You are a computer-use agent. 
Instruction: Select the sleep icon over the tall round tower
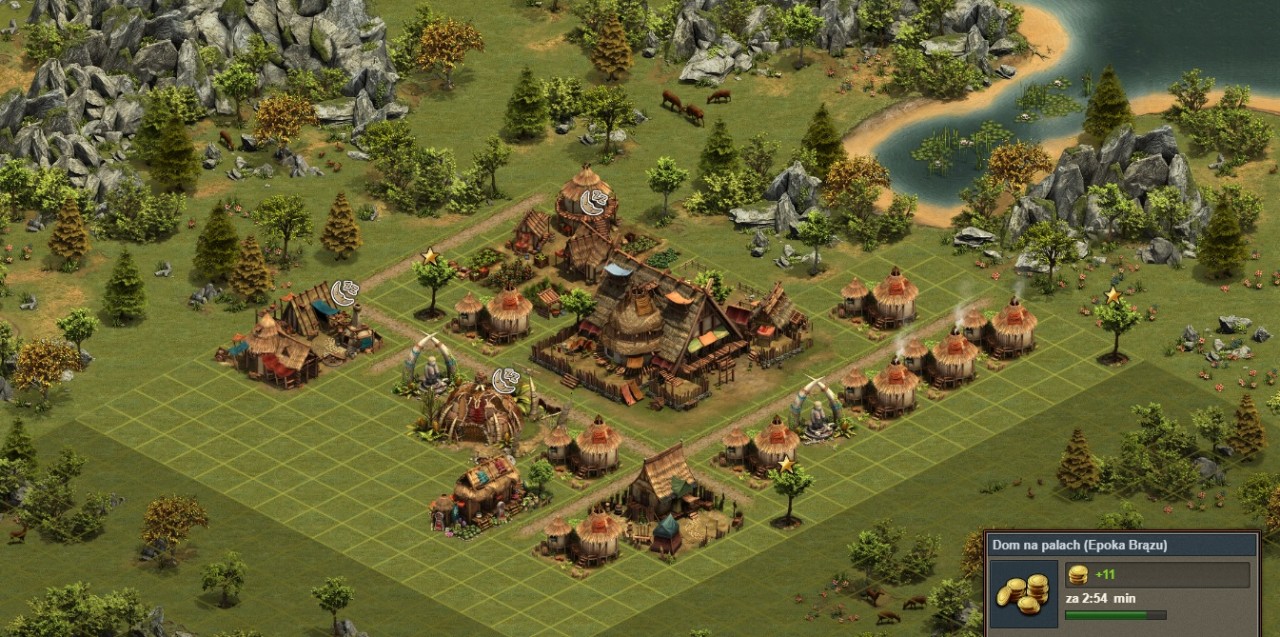point(594,203)
